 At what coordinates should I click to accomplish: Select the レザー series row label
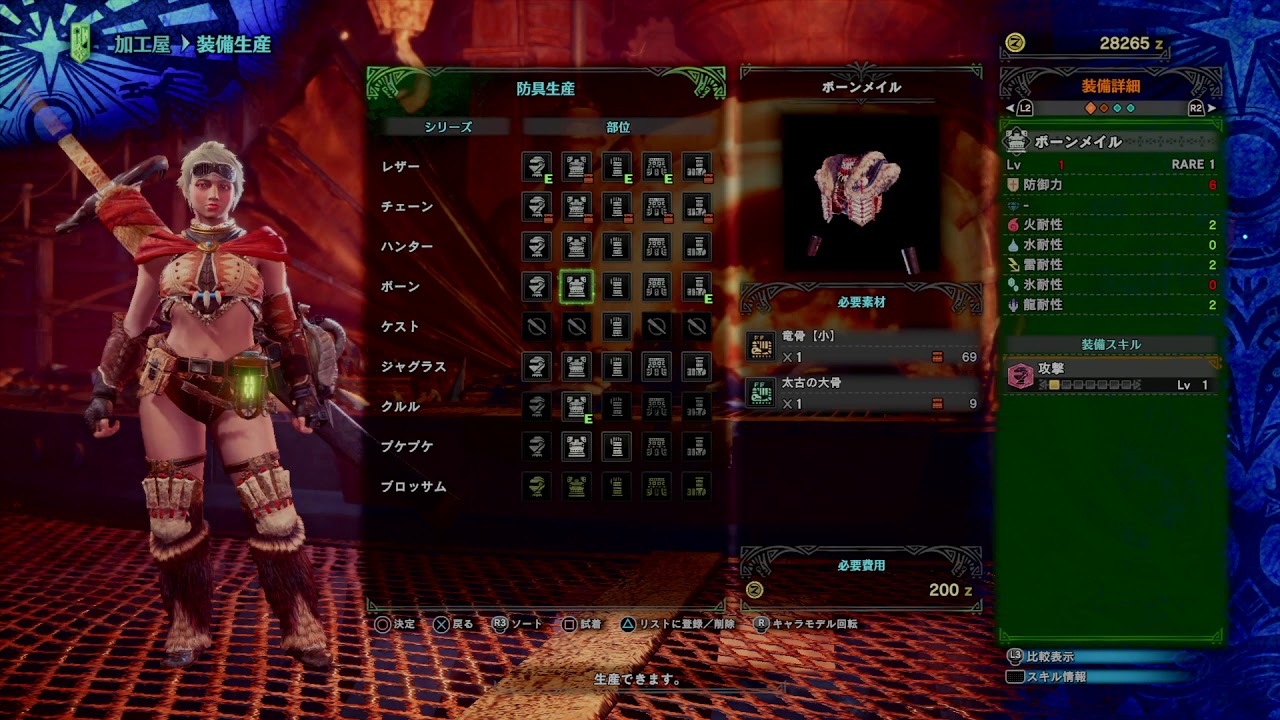(x=400, y=167)
